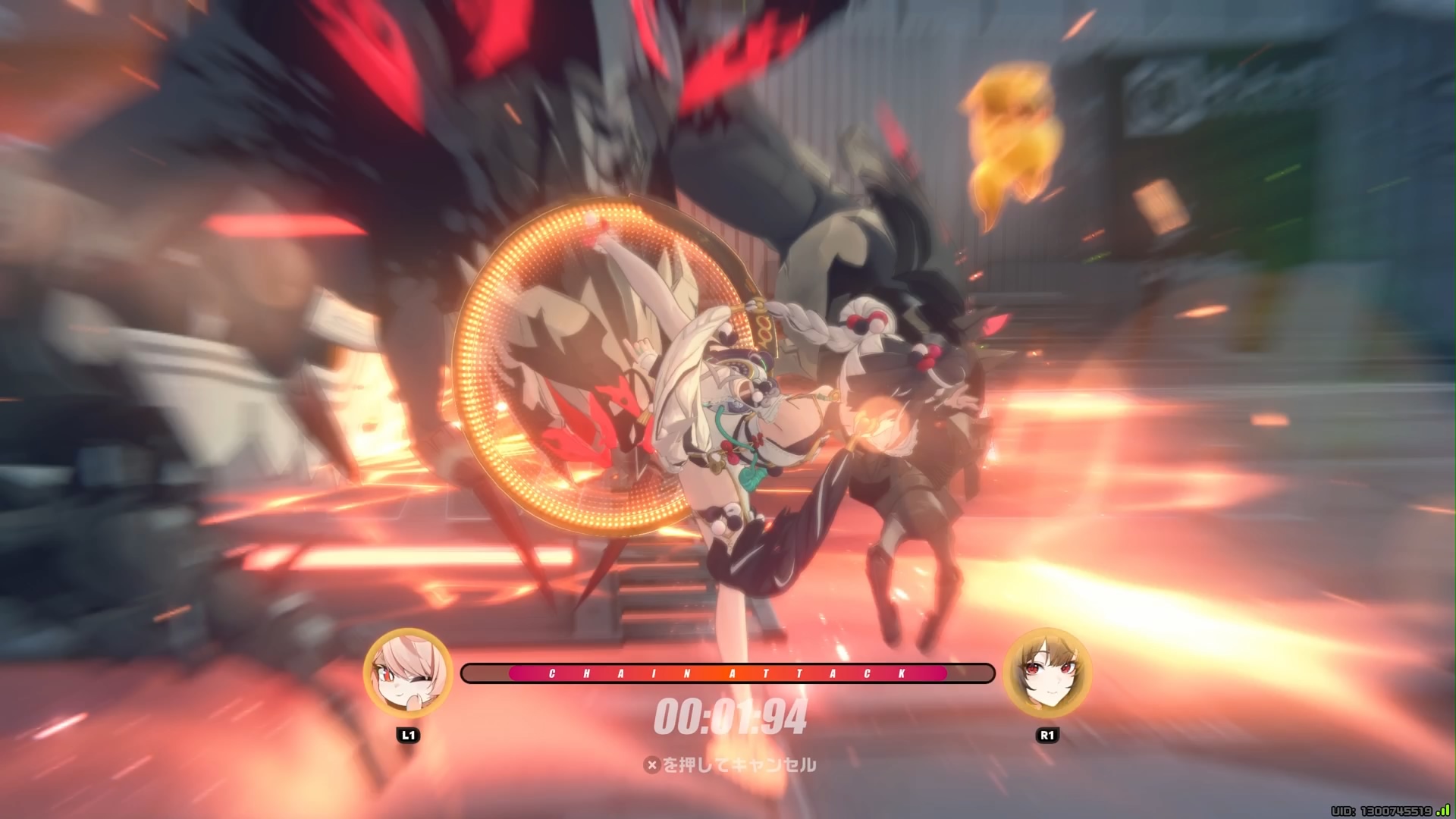Select the pink-haired winking character portrait

(408, 673)
